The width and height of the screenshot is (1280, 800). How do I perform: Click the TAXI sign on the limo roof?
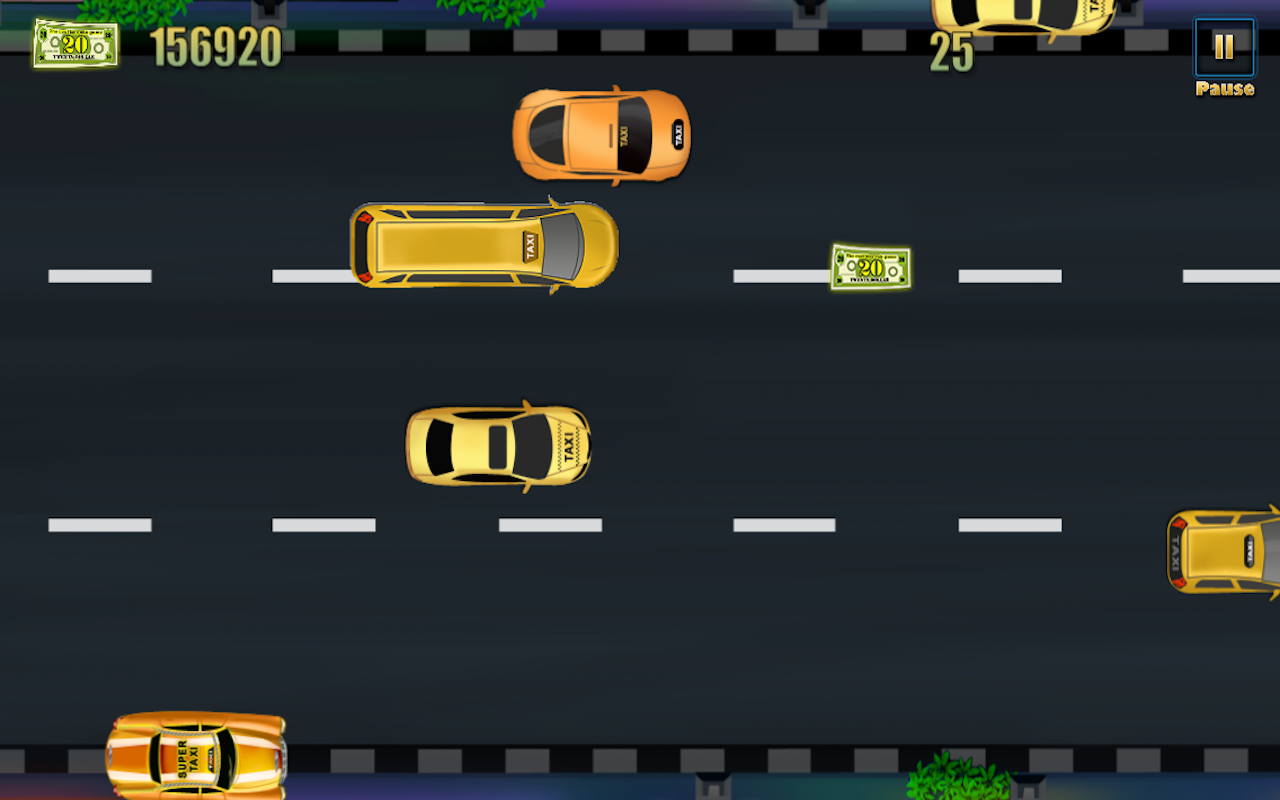tap(530, 247)
